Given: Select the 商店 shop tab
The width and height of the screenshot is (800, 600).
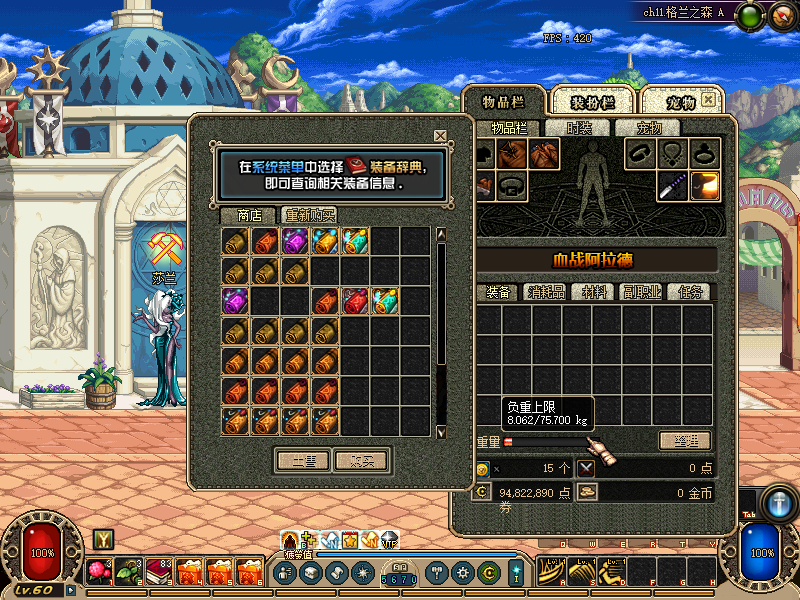Looking at the screenshot, I should pos(249,215).
